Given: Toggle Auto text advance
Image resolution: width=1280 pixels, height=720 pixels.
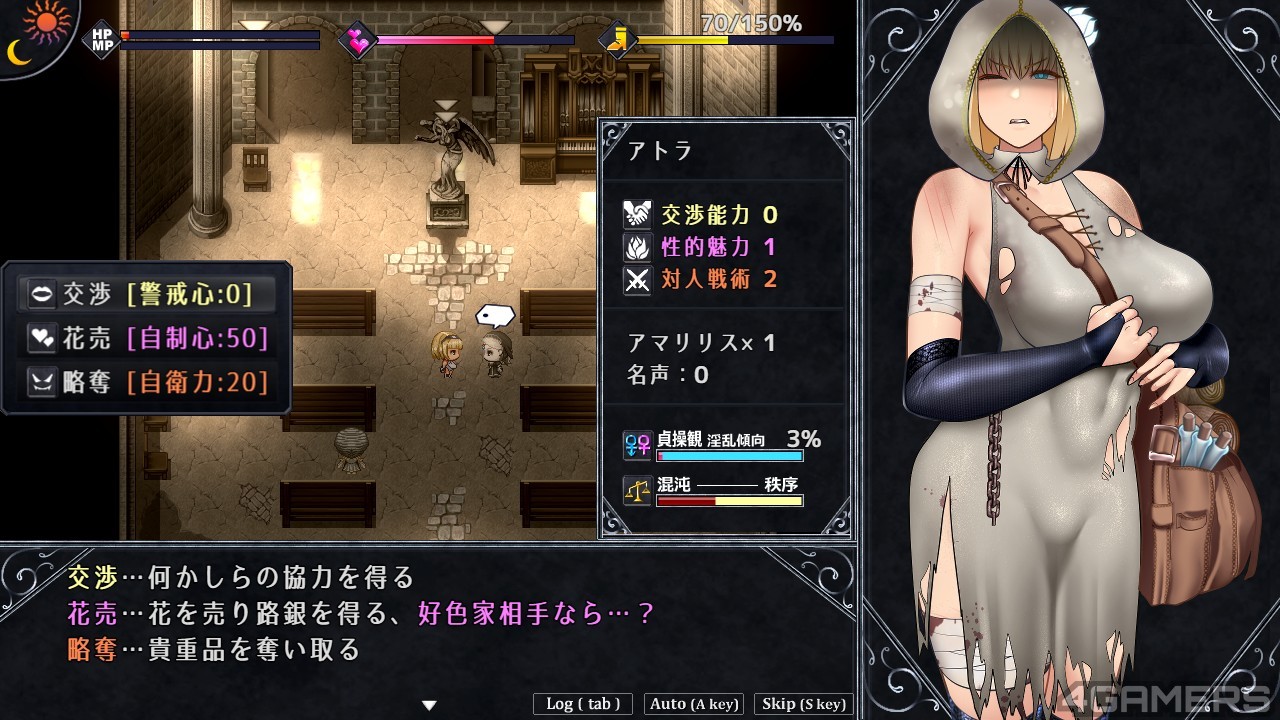Looking at the screenshot, I should coord(694,704).
